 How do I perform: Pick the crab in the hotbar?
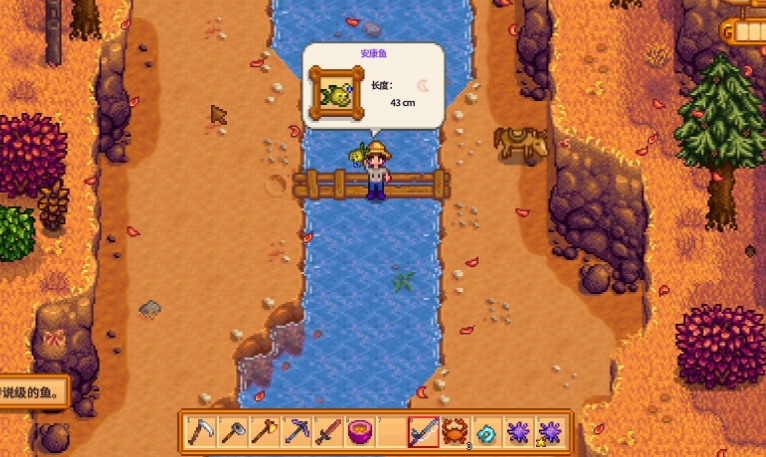455,432
